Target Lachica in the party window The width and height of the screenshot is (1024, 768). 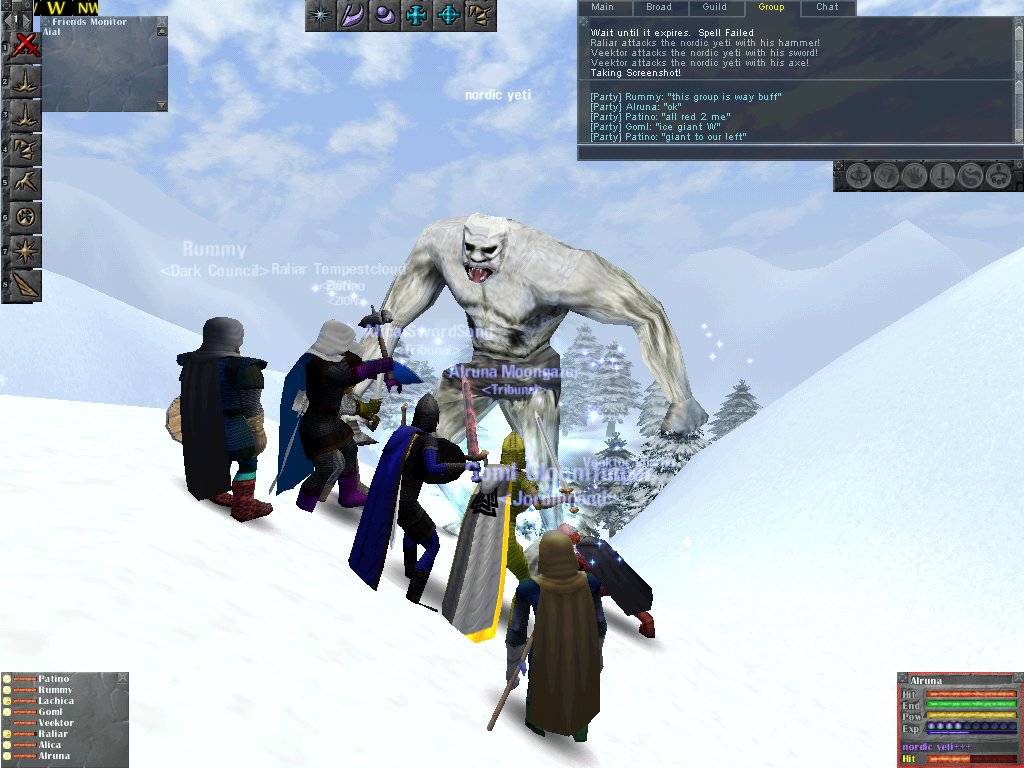tap(57, 701)
